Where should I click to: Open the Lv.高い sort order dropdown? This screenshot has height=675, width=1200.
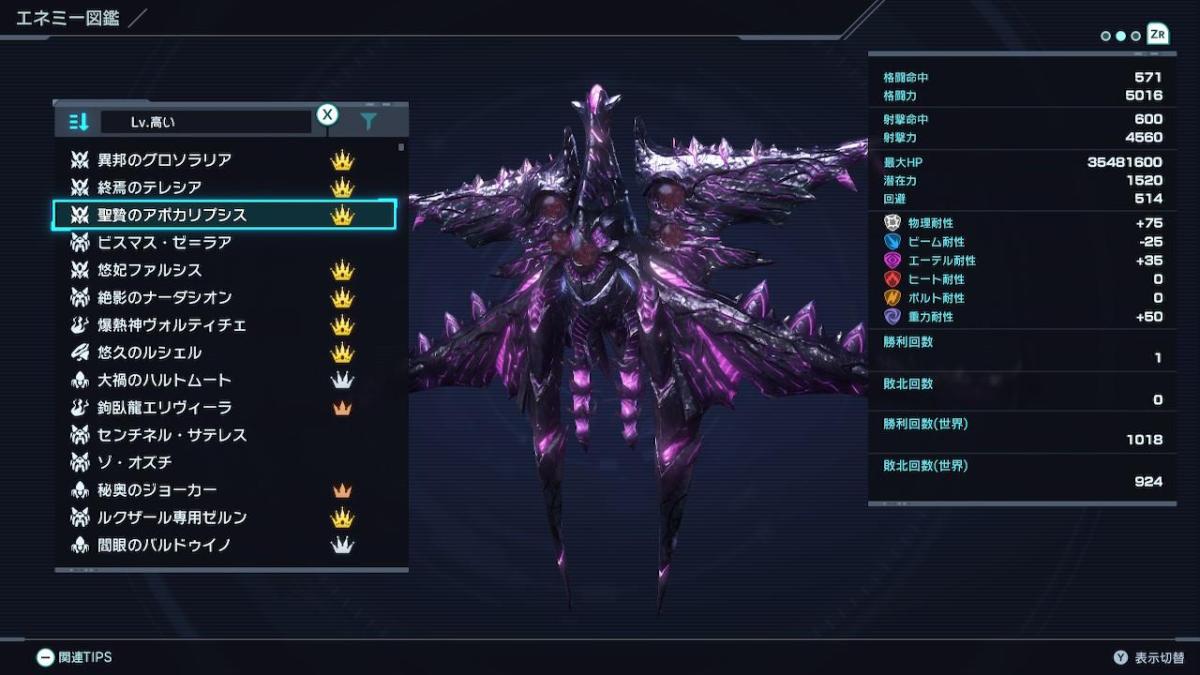[206, 122]
